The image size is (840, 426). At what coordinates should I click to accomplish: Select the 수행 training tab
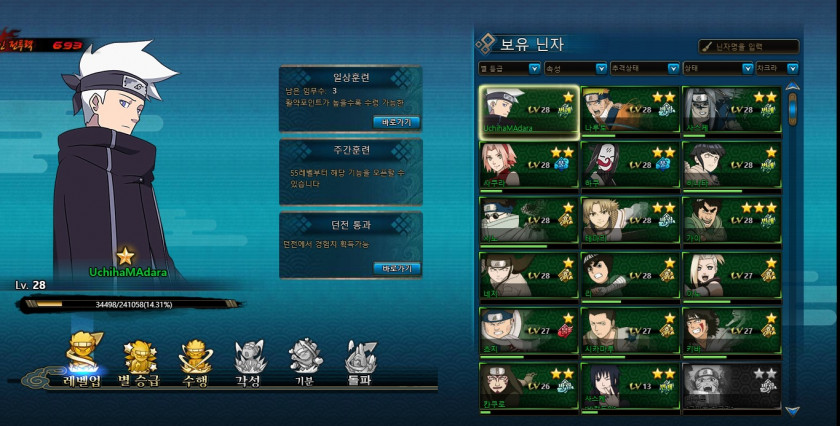coord(194,361)
